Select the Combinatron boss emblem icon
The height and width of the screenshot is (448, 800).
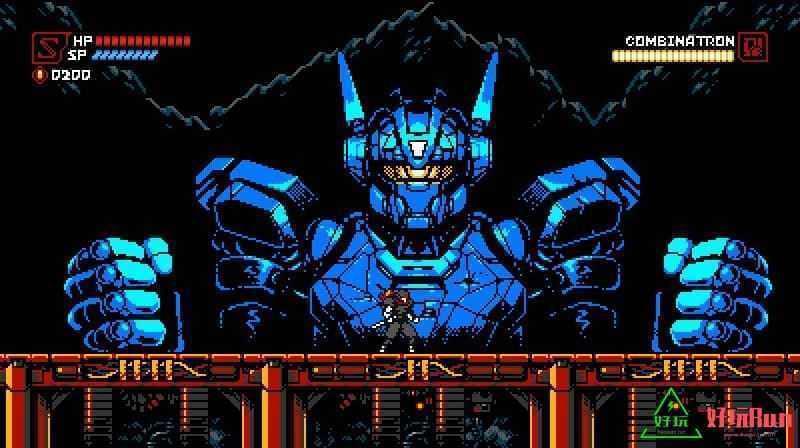click(x=751, y=47)
